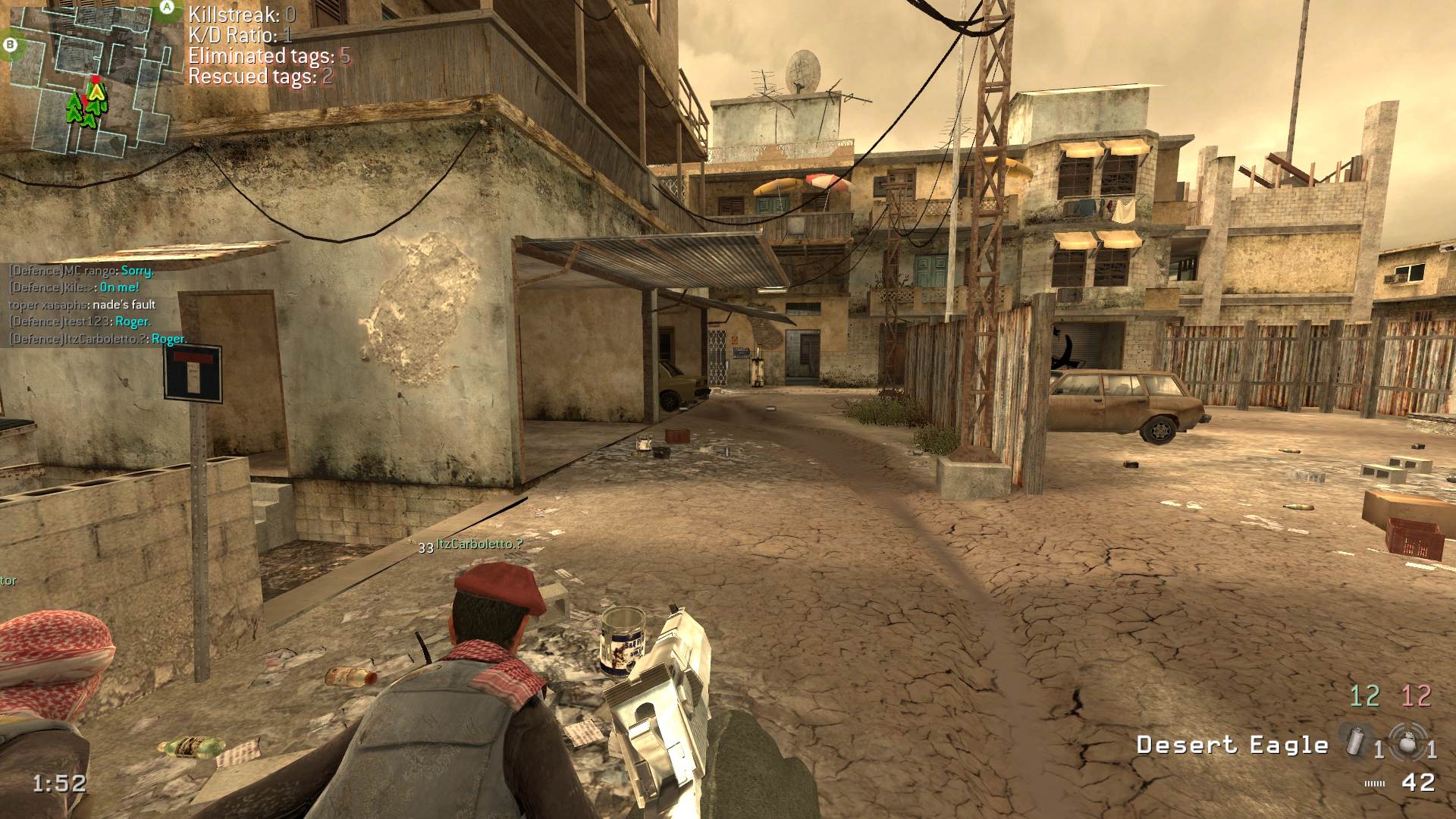Select the round frag grenade icon
The height and width of the screenshot is (819, 1456).
[1407, 742]
